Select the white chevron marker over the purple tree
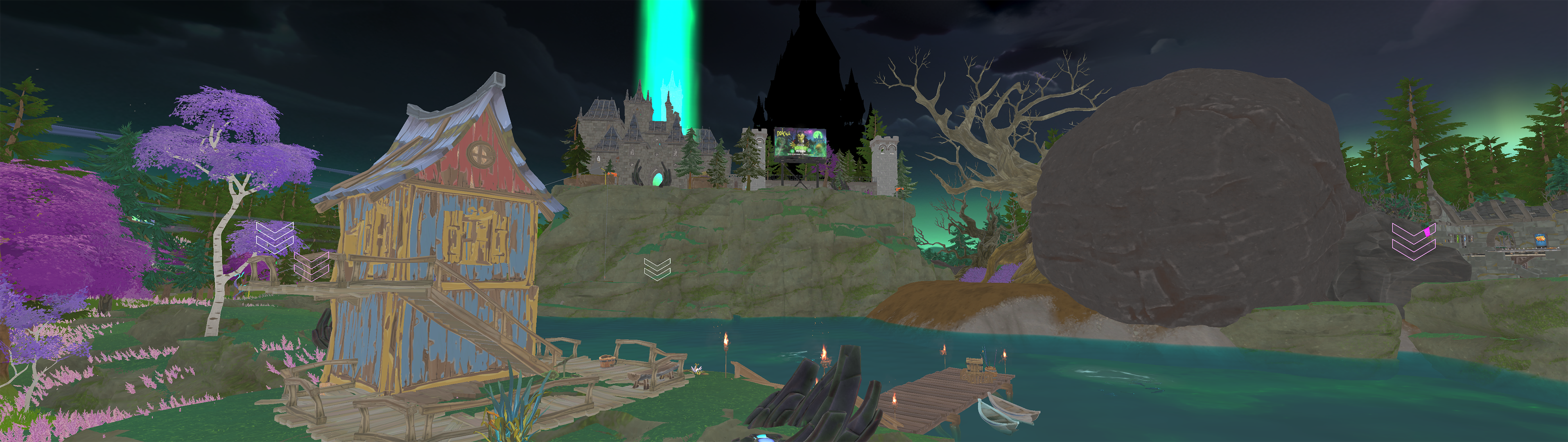Image resolution: width=1568 pixels, height=442 pixels. click(275, 237)
